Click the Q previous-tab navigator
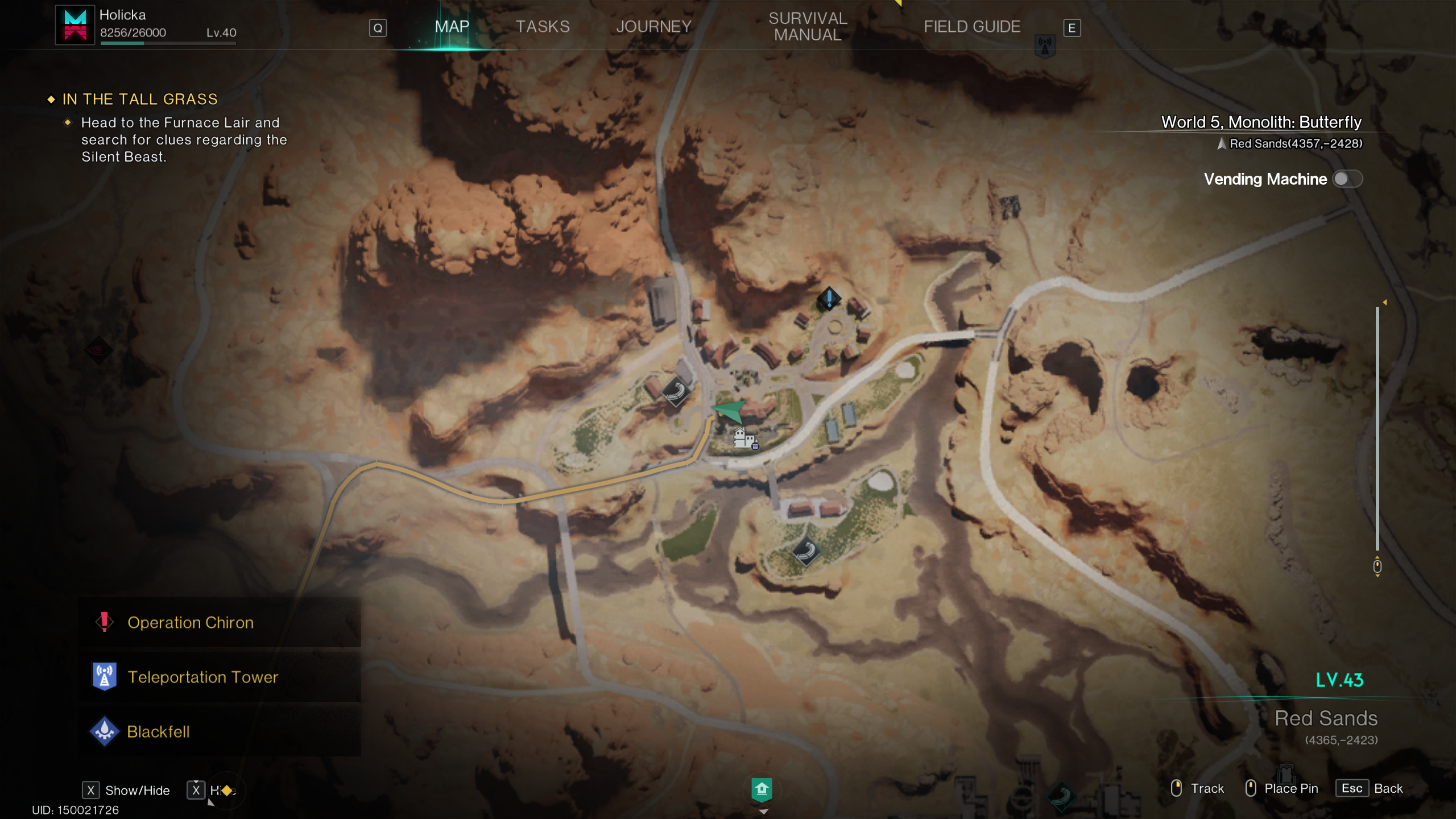Image resolution: width=1456 pixels, height=819 pixels. (x=377, y=27)
